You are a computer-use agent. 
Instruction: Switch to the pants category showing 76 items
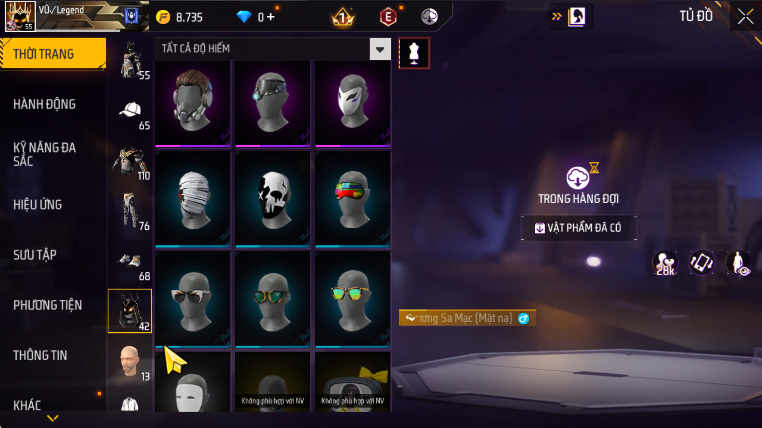point(130,208)
